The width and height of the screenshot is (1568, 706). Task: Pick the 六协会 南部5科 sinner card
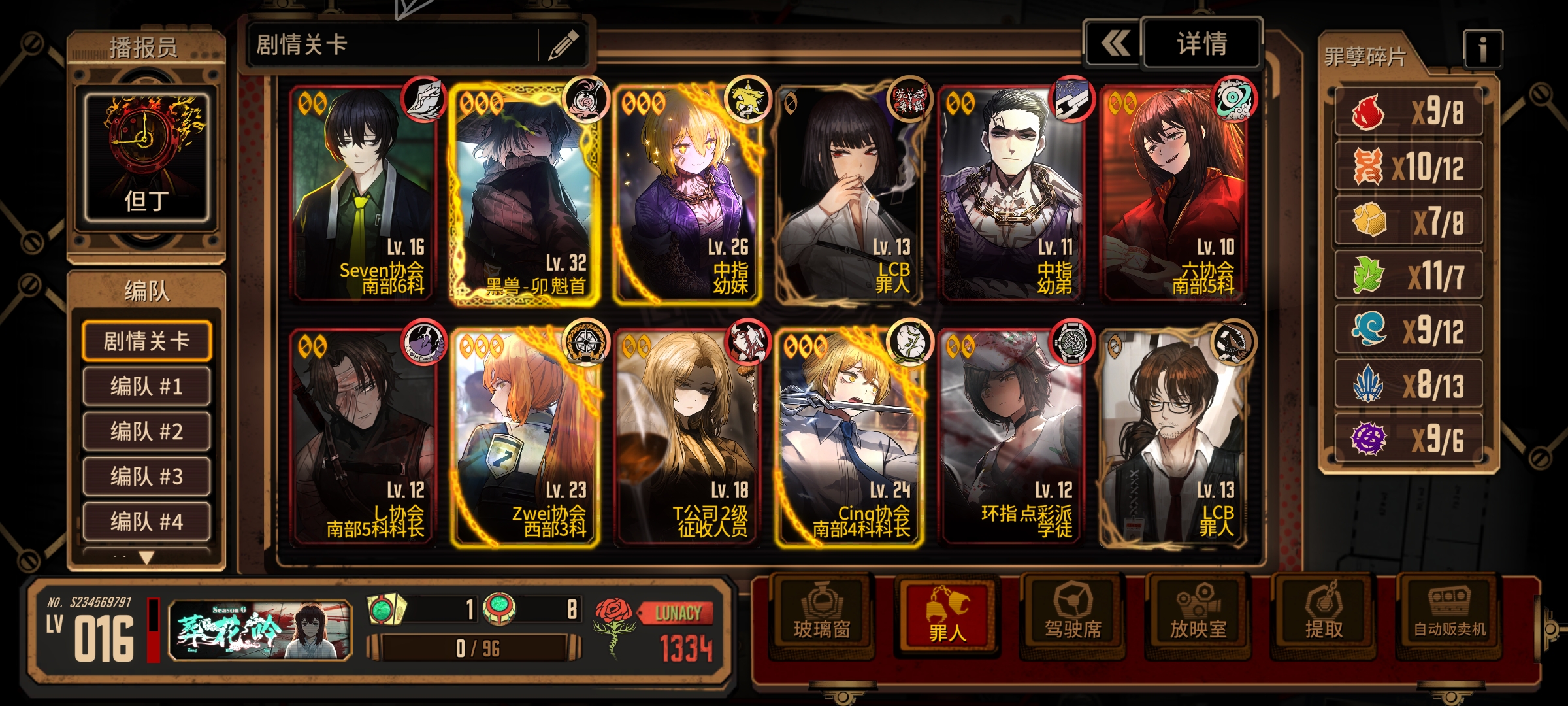click(x=1174, y=194)
